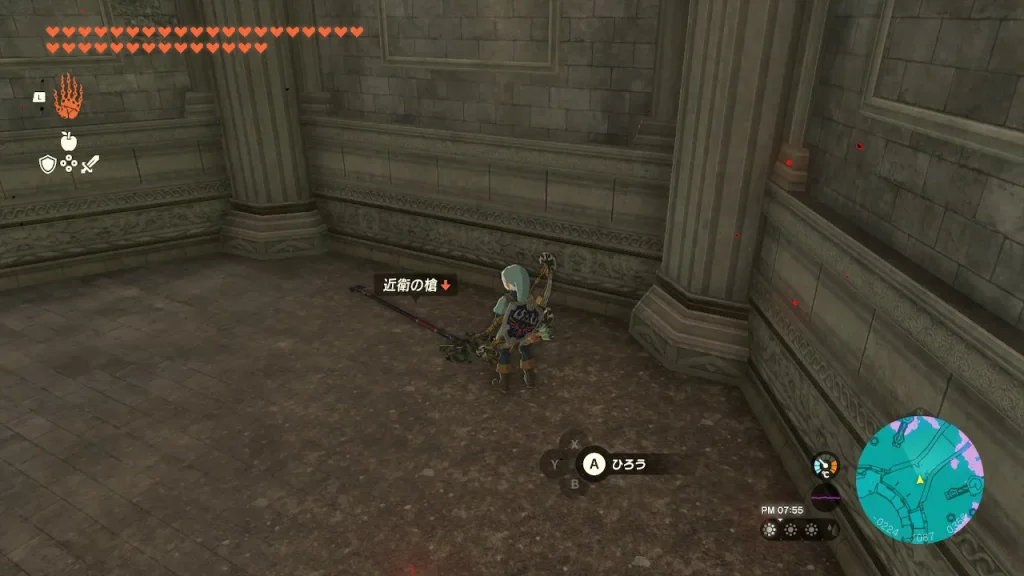Select the apple quick-item icon
Screen dimensions: 1024x576
tap(69, 141)
